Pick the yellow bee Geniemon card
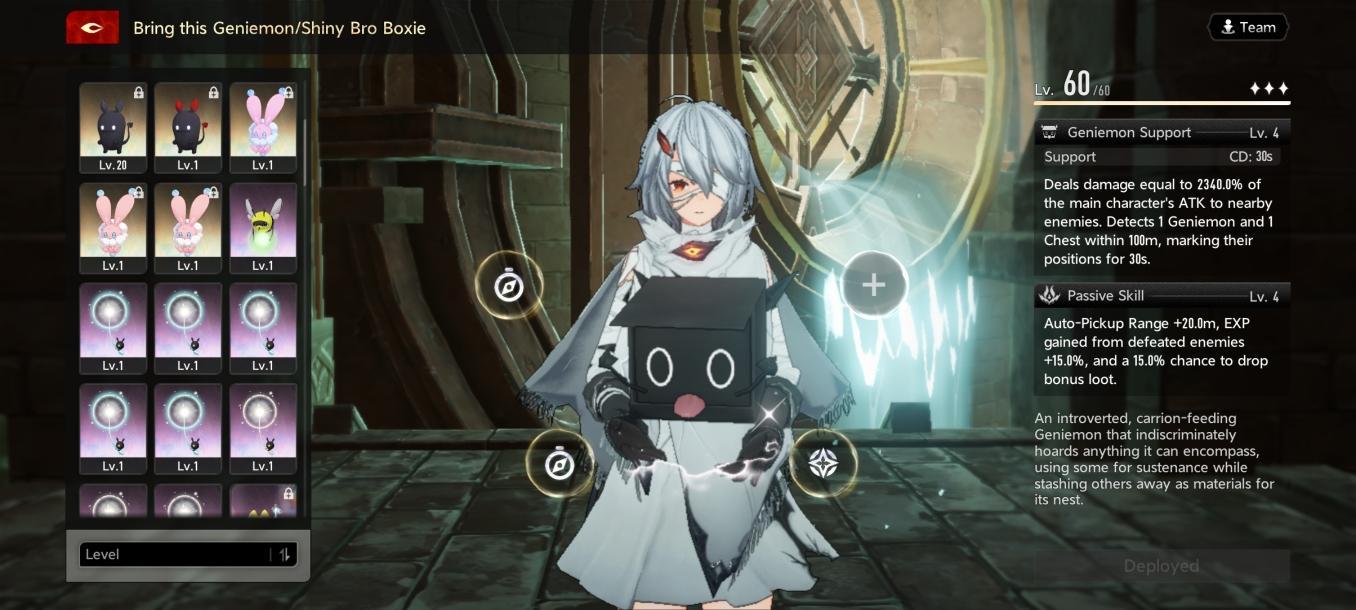This screenshot has width=1356, height=610. click(x=263, y=227)
